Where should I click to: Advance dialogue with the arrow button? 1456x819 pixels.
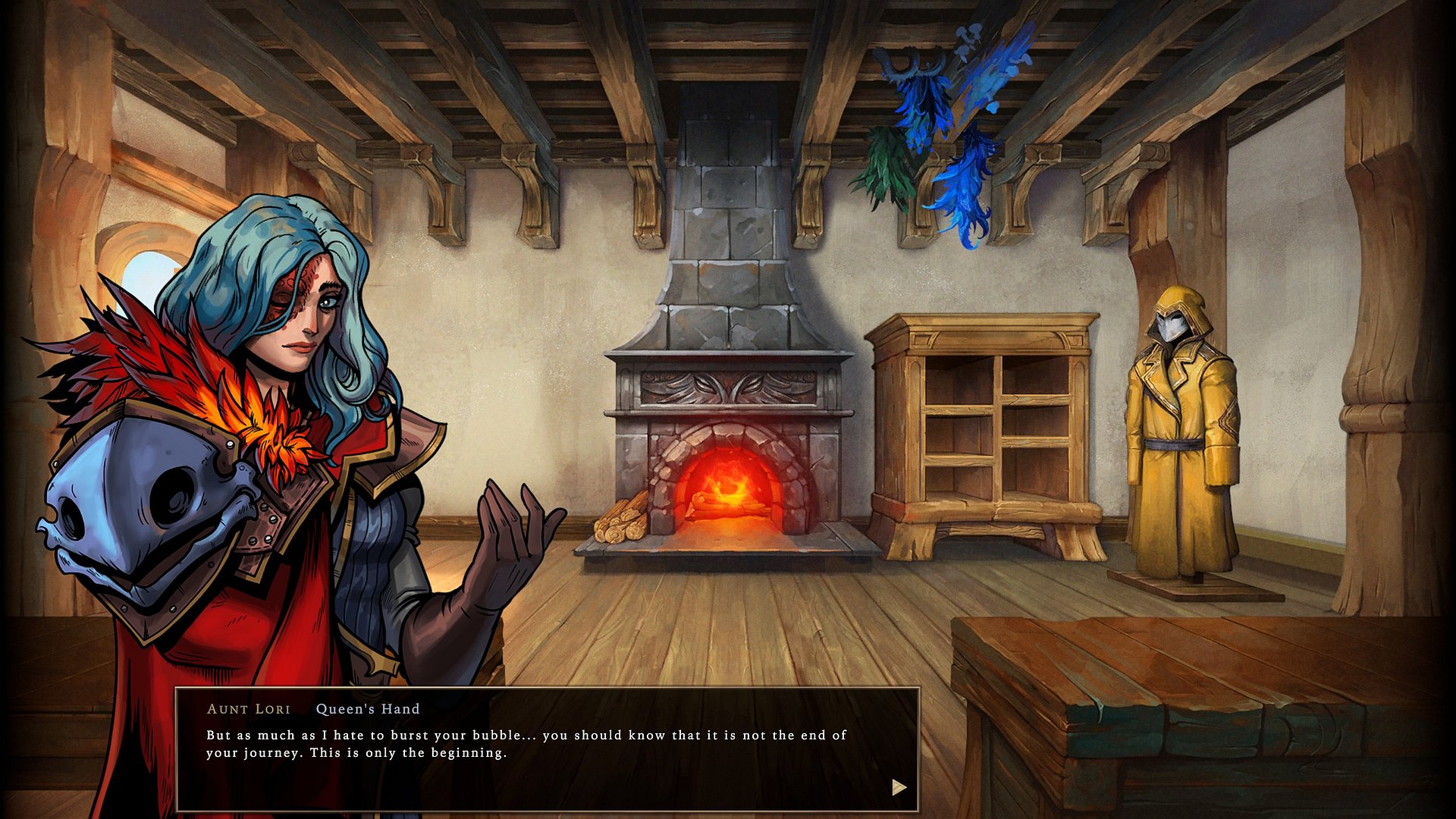coord(899,787)
